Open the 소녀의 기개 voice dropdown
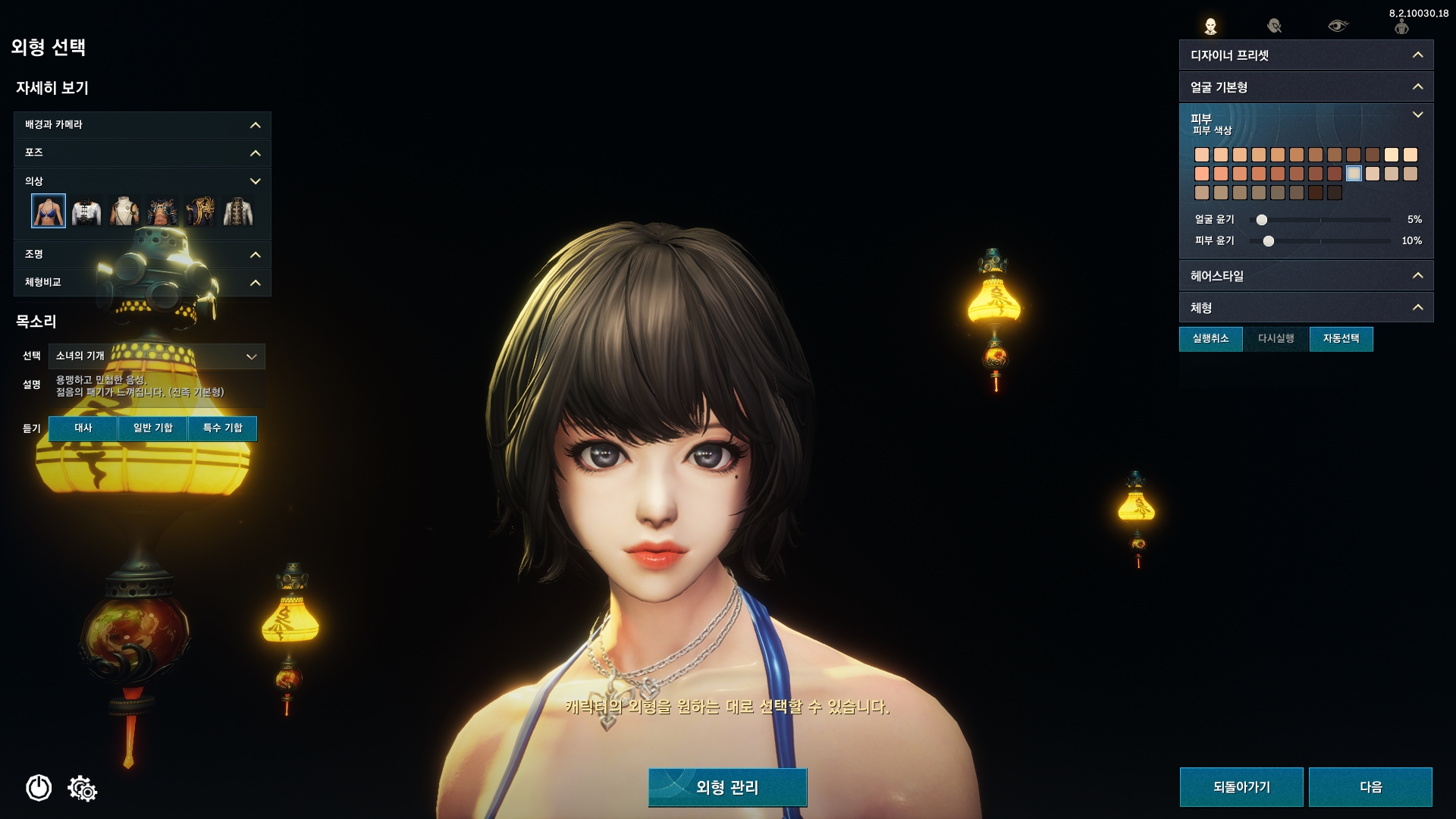This screenshot has width=1456, height=819. pyautogui.click(x=155, y=356)
